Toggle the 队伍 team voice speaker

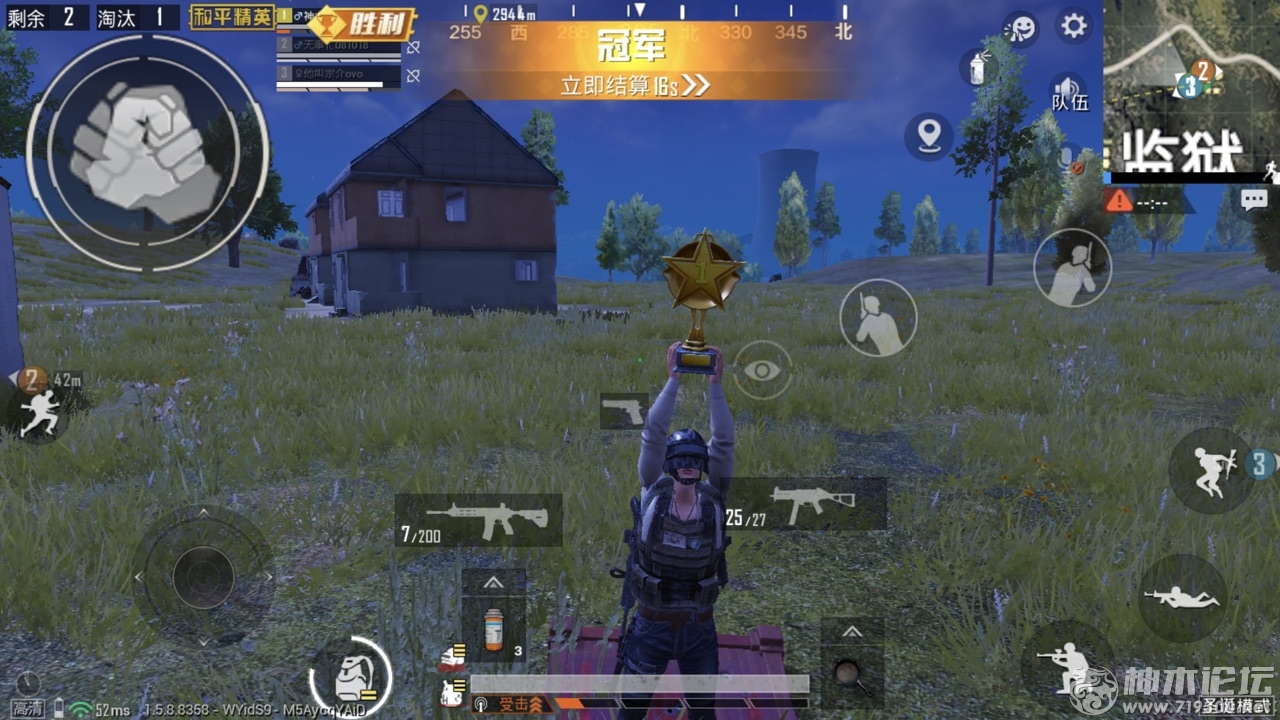click(x=1068, y=92)
